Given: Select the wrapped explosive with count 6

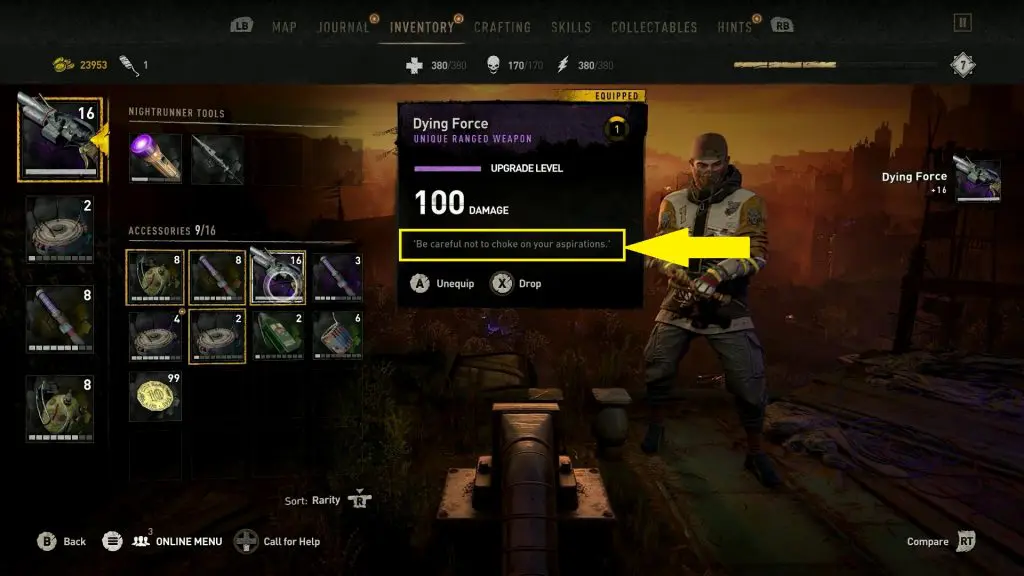Looking at the screenshot, I should click(336, 336).
